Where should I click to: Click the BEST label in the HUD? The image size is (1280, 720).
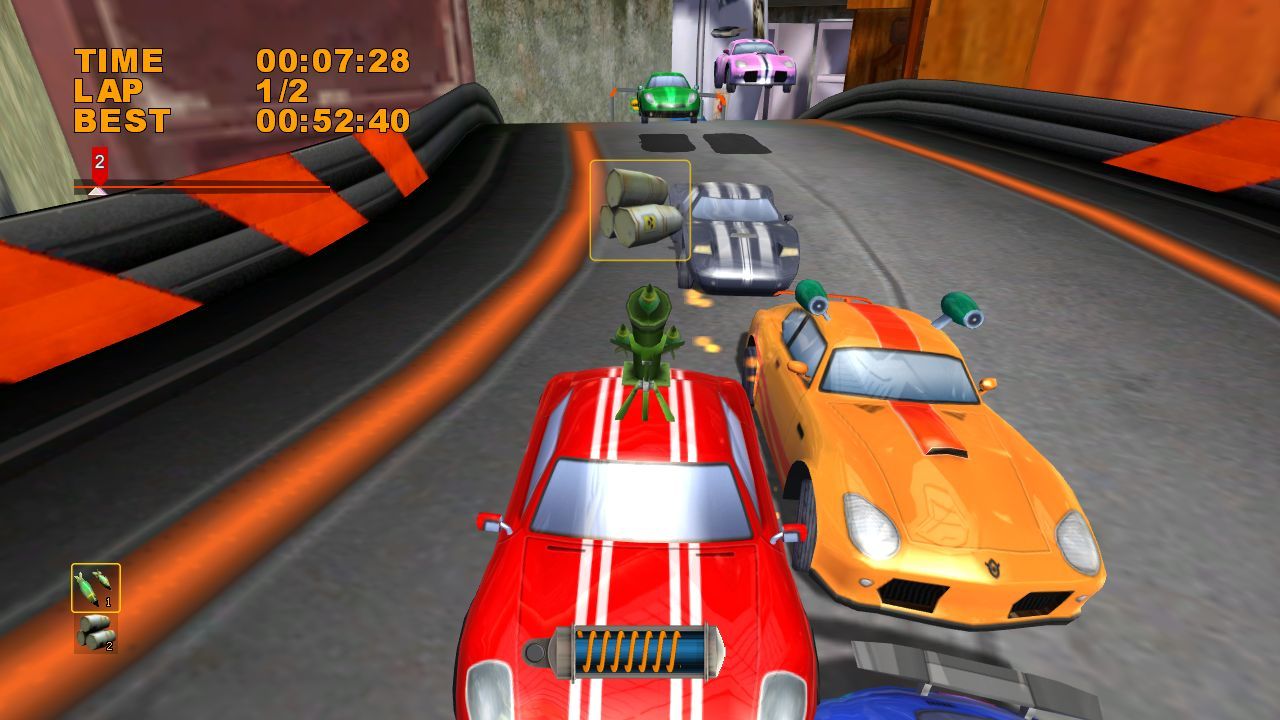(x=122, y=120)
